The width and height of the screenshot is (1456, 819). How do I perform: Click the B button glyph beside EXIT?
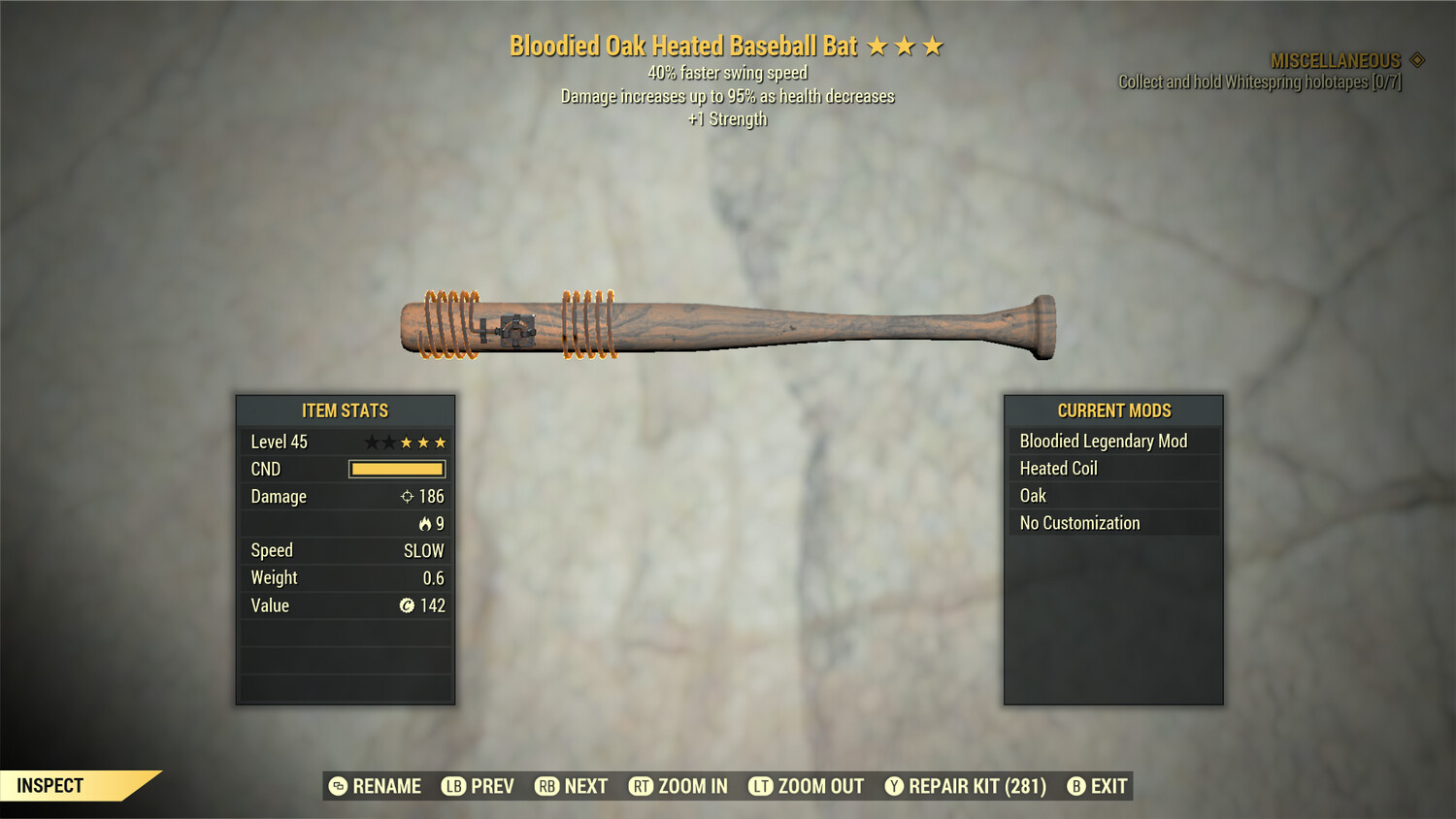(x=1077, y=786)
